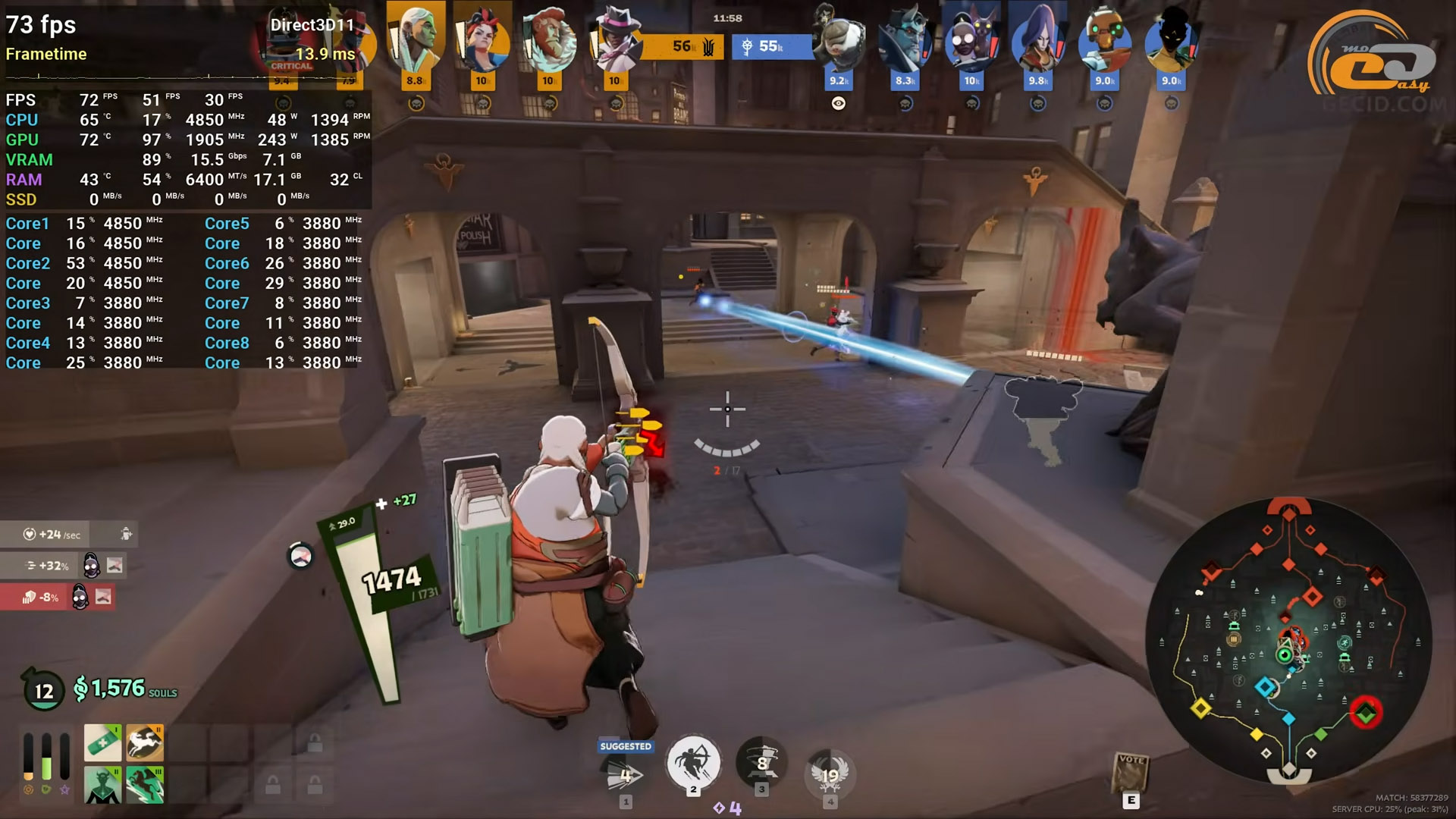Select the green-skinned white-haired hero portrait
The height and width of the screenshot is (819, 1456).
416,38
